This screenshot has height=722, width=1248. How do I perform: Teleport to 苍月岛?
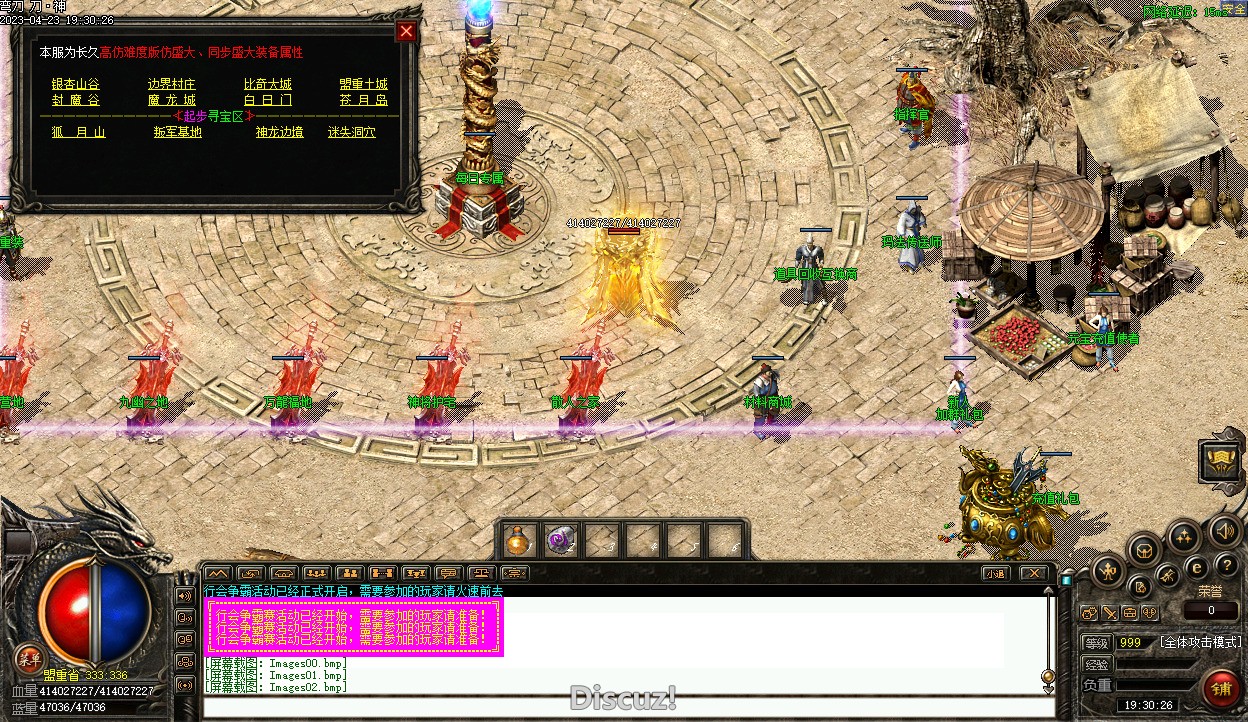pos(363,100)
